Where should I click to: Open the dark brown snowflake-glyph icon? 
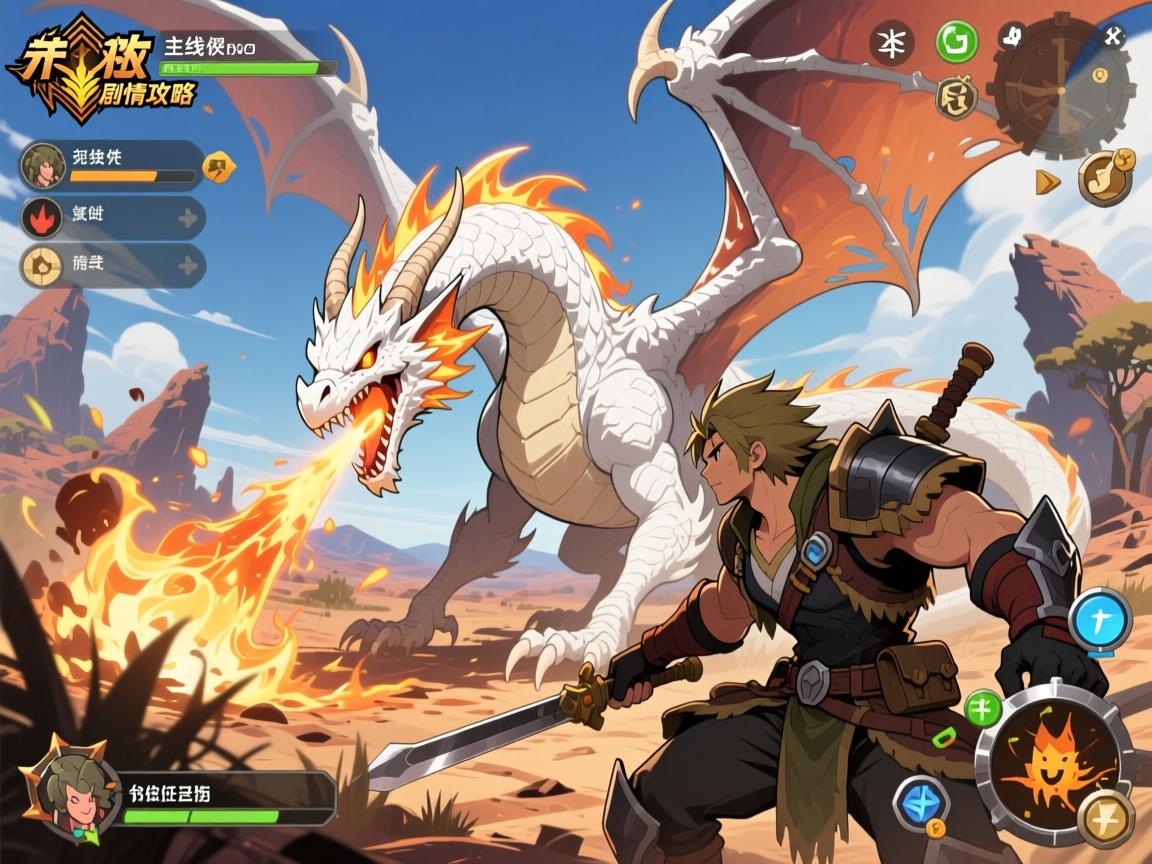[x=889, y=44]
